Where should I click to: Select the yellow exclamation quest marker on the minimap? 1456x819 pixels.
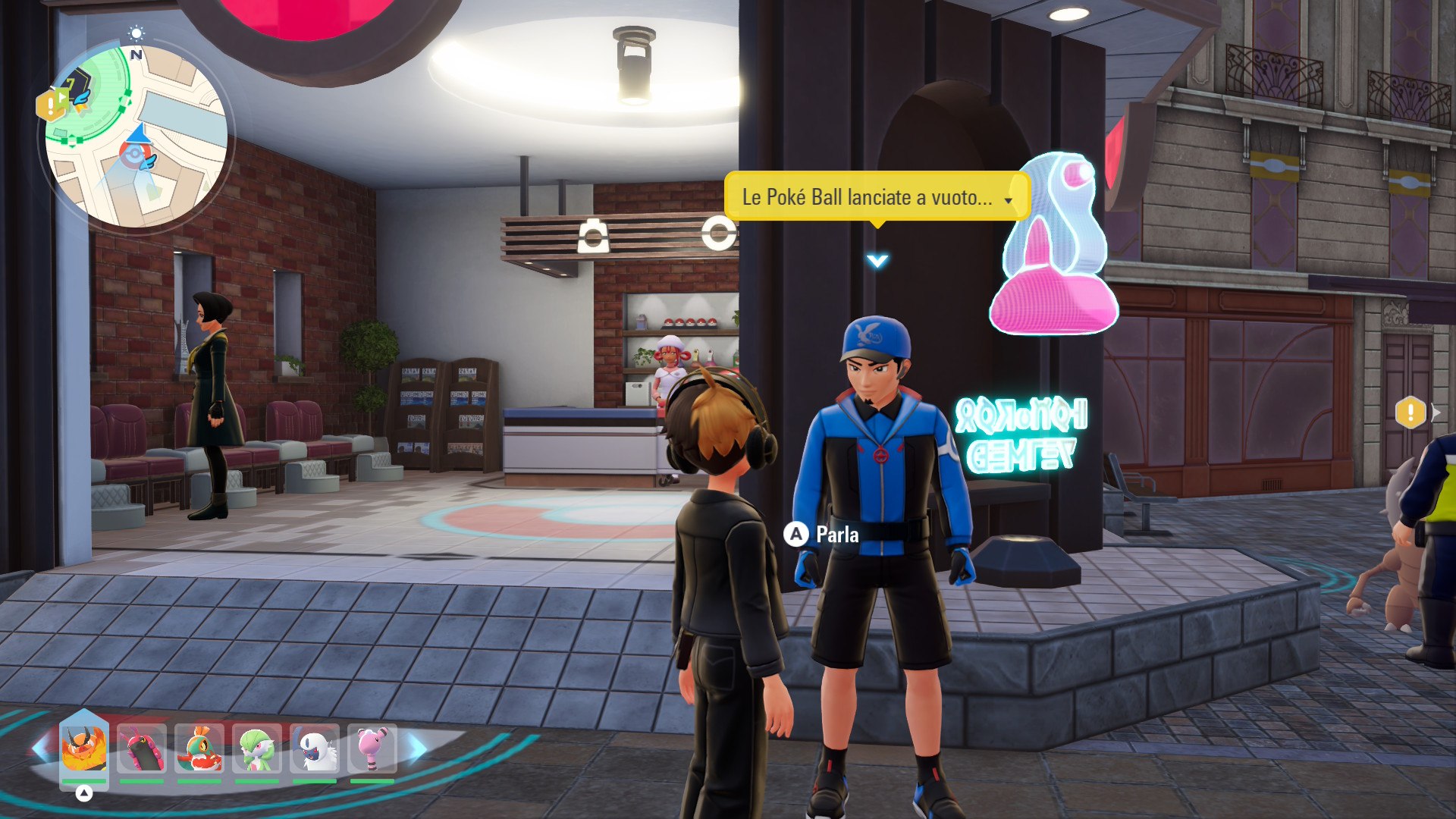(50, 105)
